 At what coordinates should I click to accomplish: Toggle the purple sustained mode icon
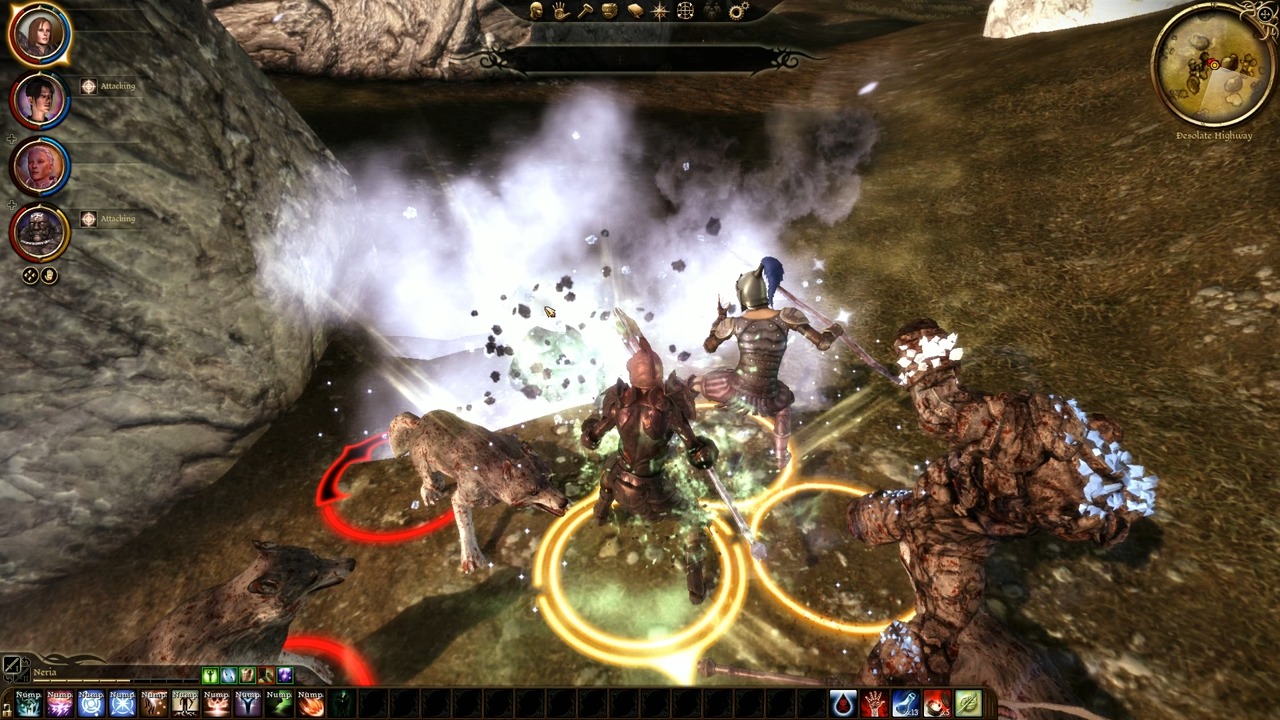point(285,675)
